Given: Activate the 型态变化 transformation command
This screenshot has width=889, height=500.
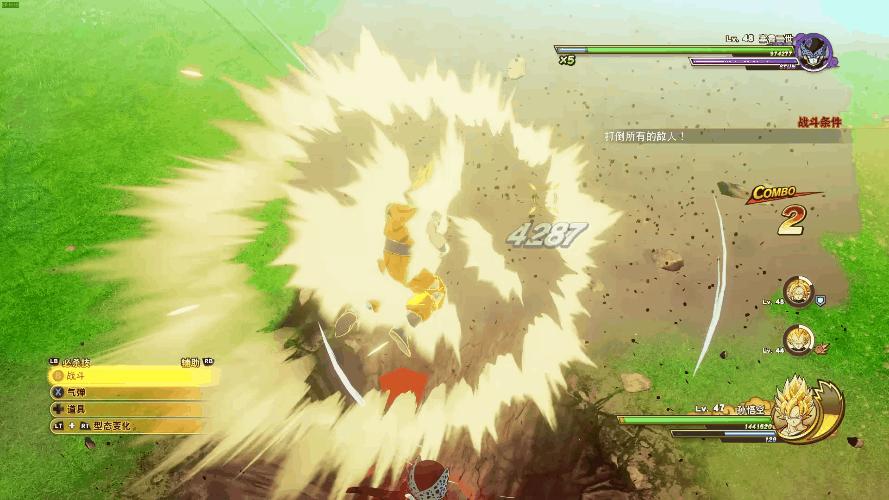Looking at the screenshot, I should [x=120, y=426].
